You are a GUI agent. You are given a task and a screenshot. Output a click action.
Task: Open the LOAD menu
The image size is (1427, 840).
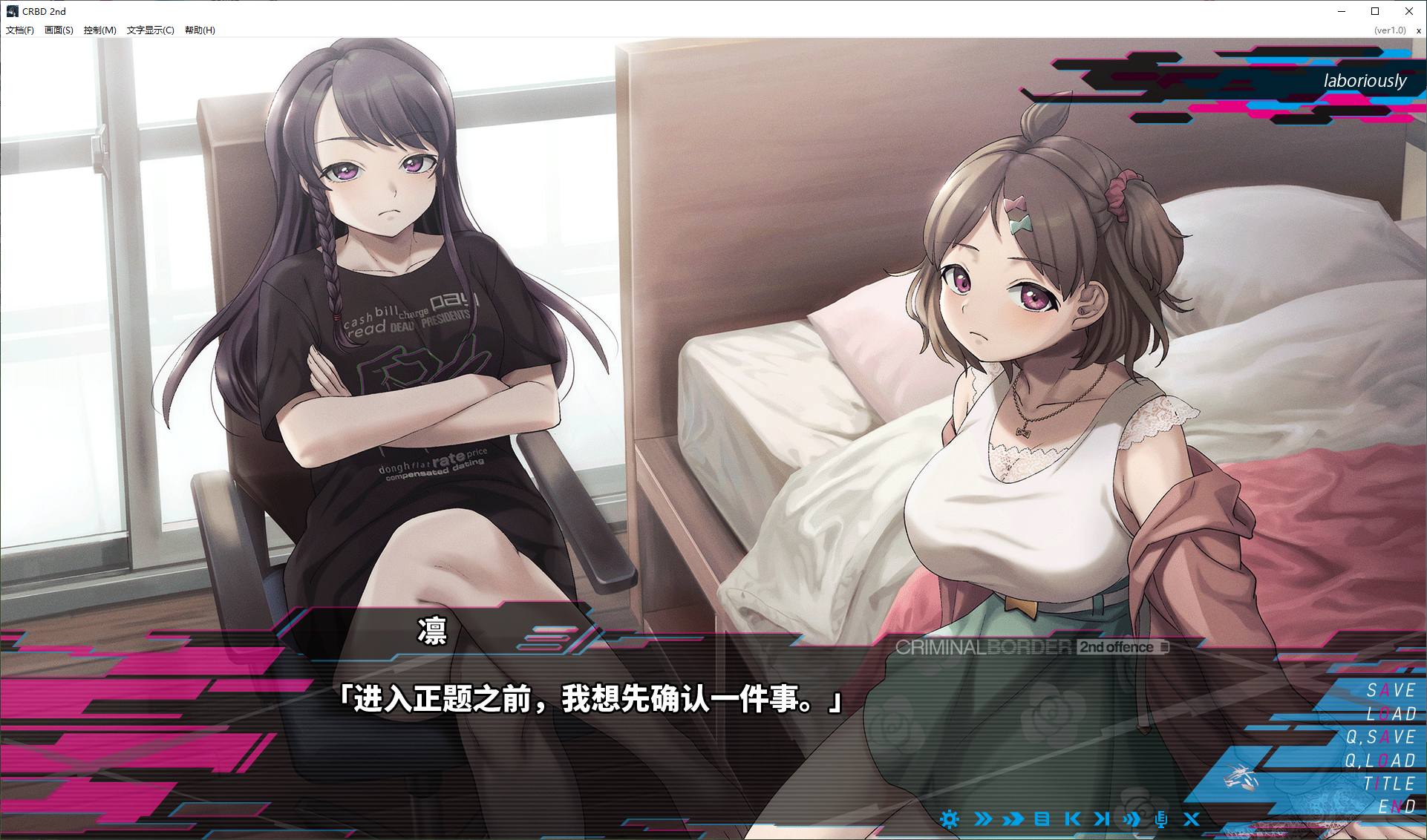[x=1391, y=714]
